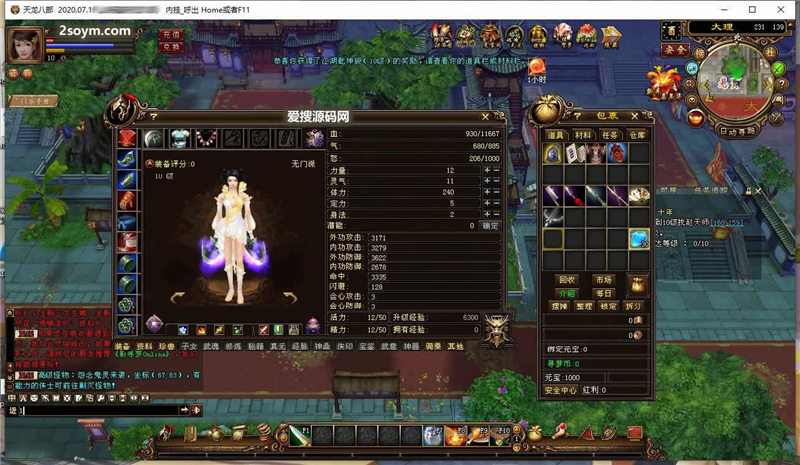The image size is (800, 465).
Task: Open the 市场 market from the bag
Action: pyautogui.click(x=603, y=280)
